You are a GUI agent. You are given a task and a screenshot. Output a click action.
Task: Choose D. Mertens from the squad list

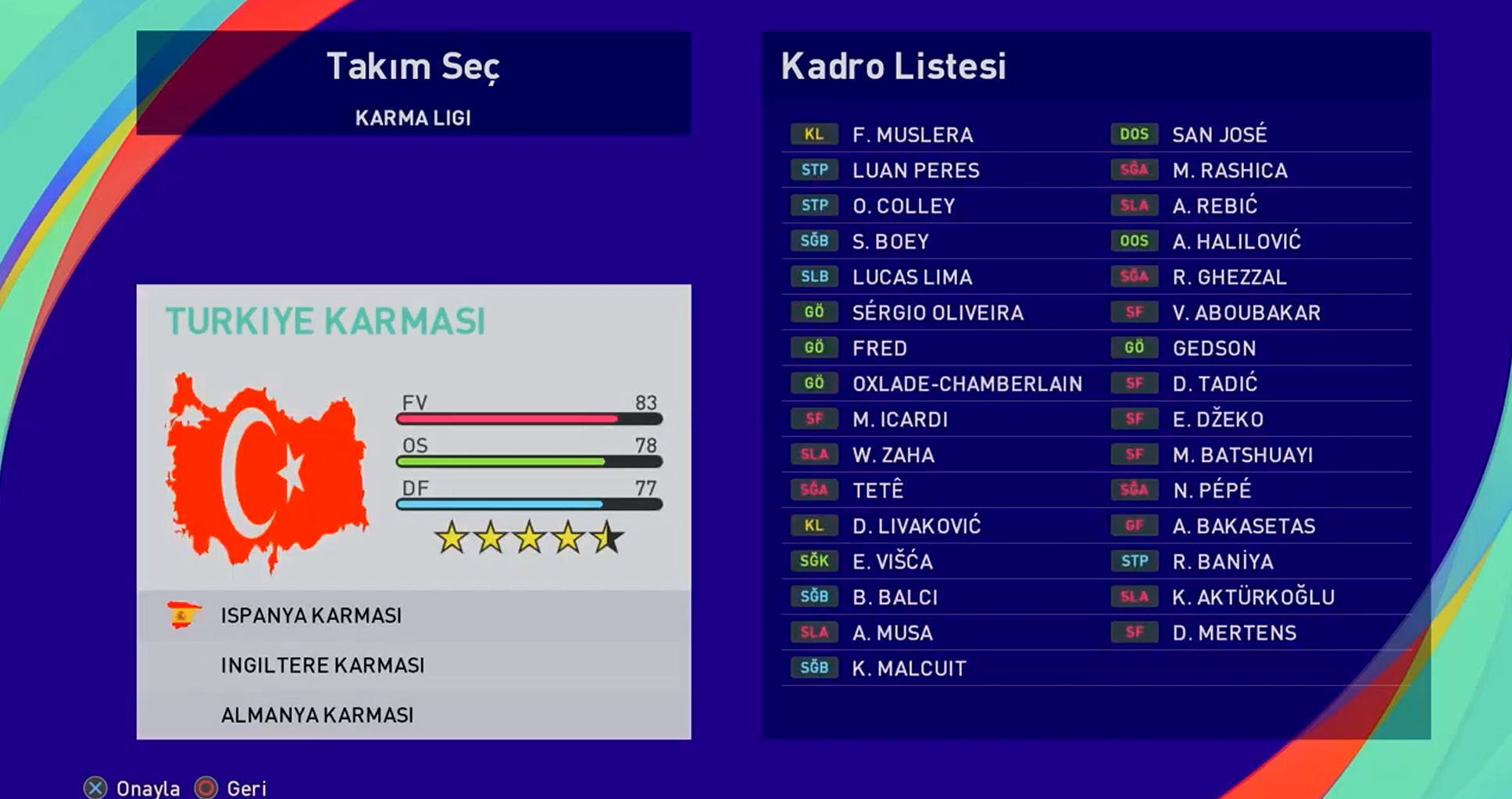click(x=1234, y=633)
